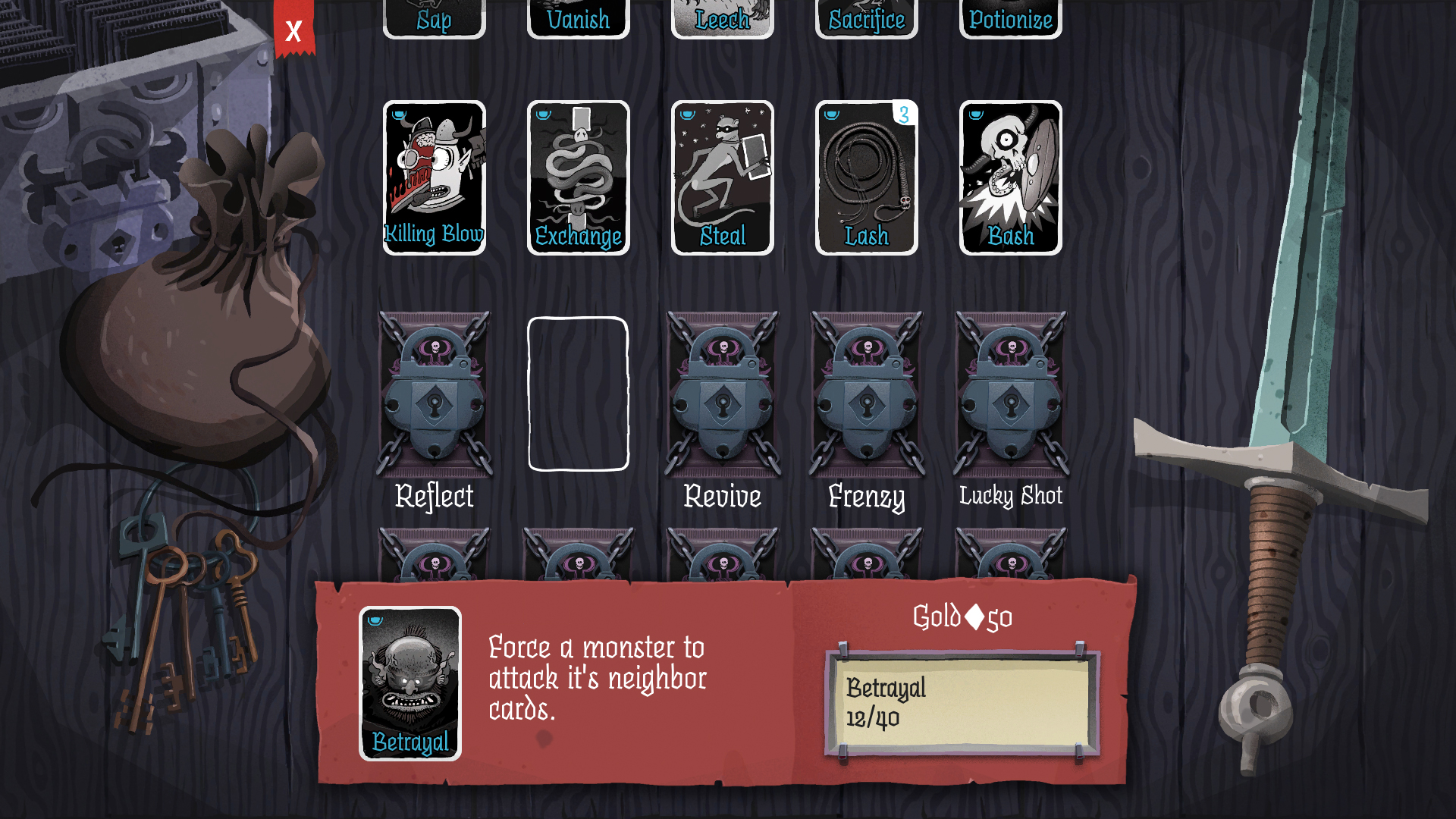Open the Potionize card
Image resolution: width=1456 pixels, height=819 pixels.
pos(1010,15)
